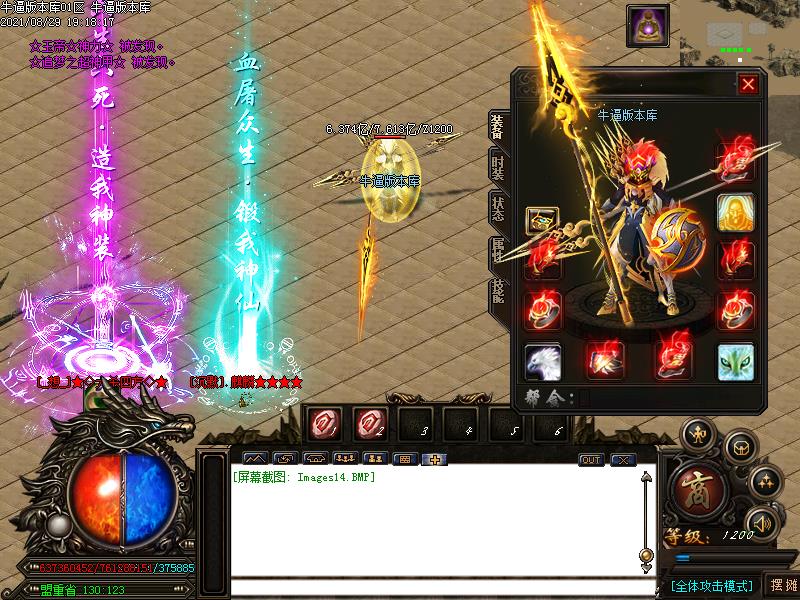Screen dimensions: 800x600
Task: Select the teal wolf head equipment slot
Action: pos(736,361)
